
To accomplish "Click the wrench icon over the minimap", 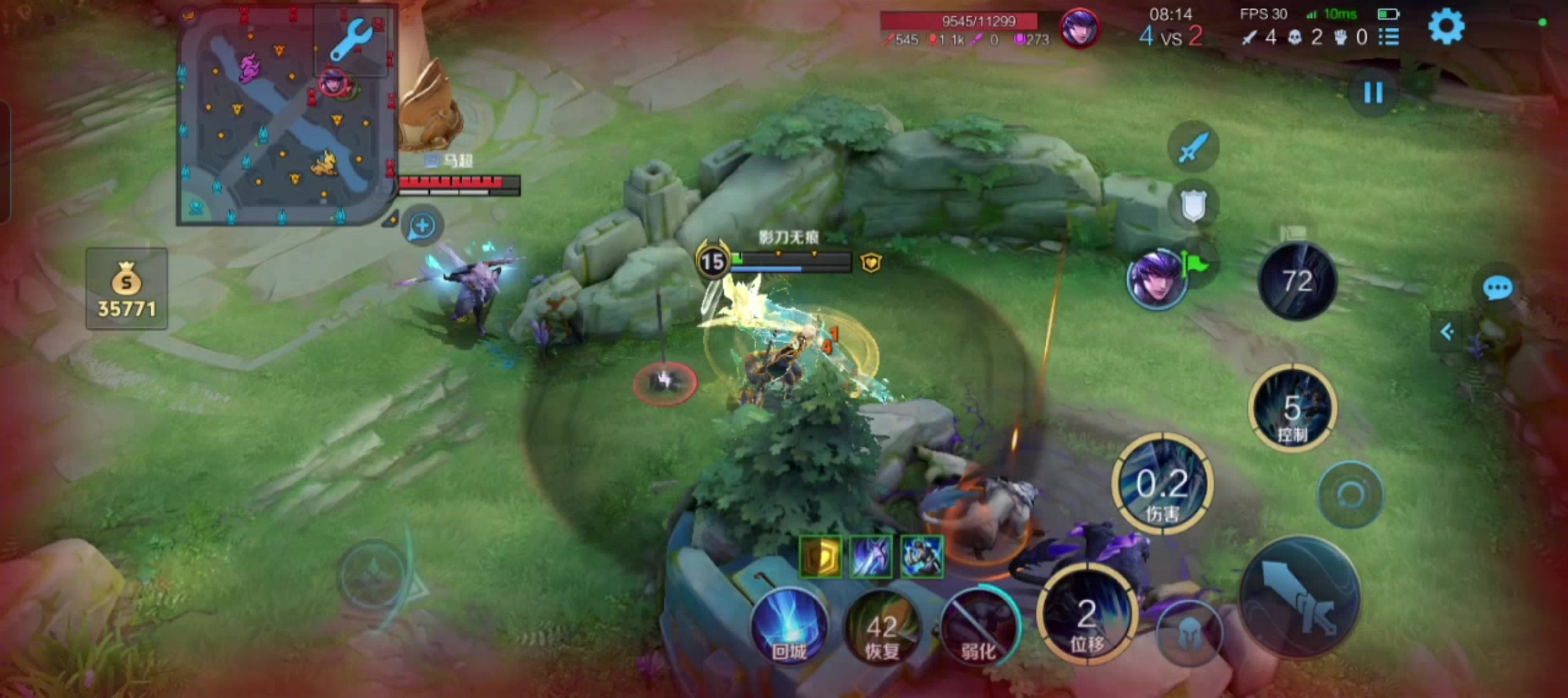I will tap(351, 40).
